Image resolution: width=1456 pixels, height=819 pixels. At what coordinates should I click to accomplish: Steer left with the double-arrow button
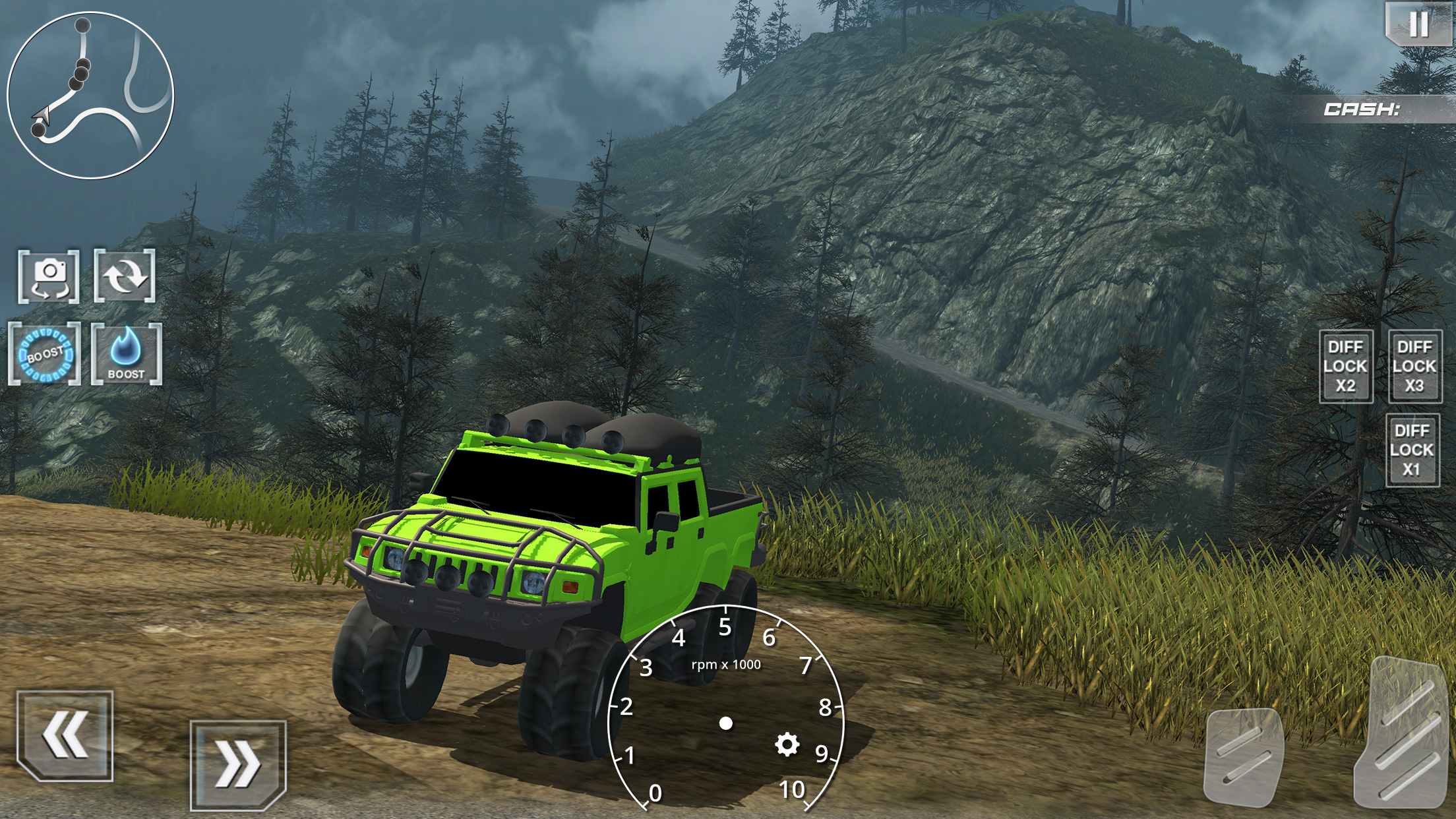tap(65, 735)
